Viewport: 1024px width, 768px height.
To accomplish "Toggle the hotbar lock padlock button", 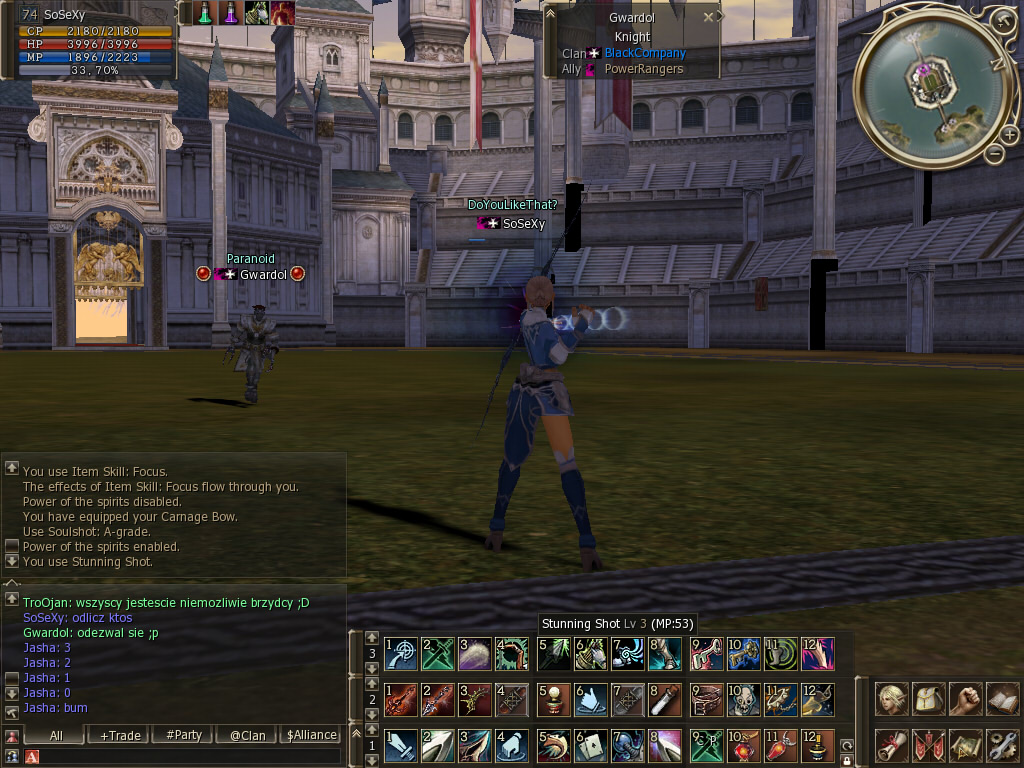I will coord(847,760).
